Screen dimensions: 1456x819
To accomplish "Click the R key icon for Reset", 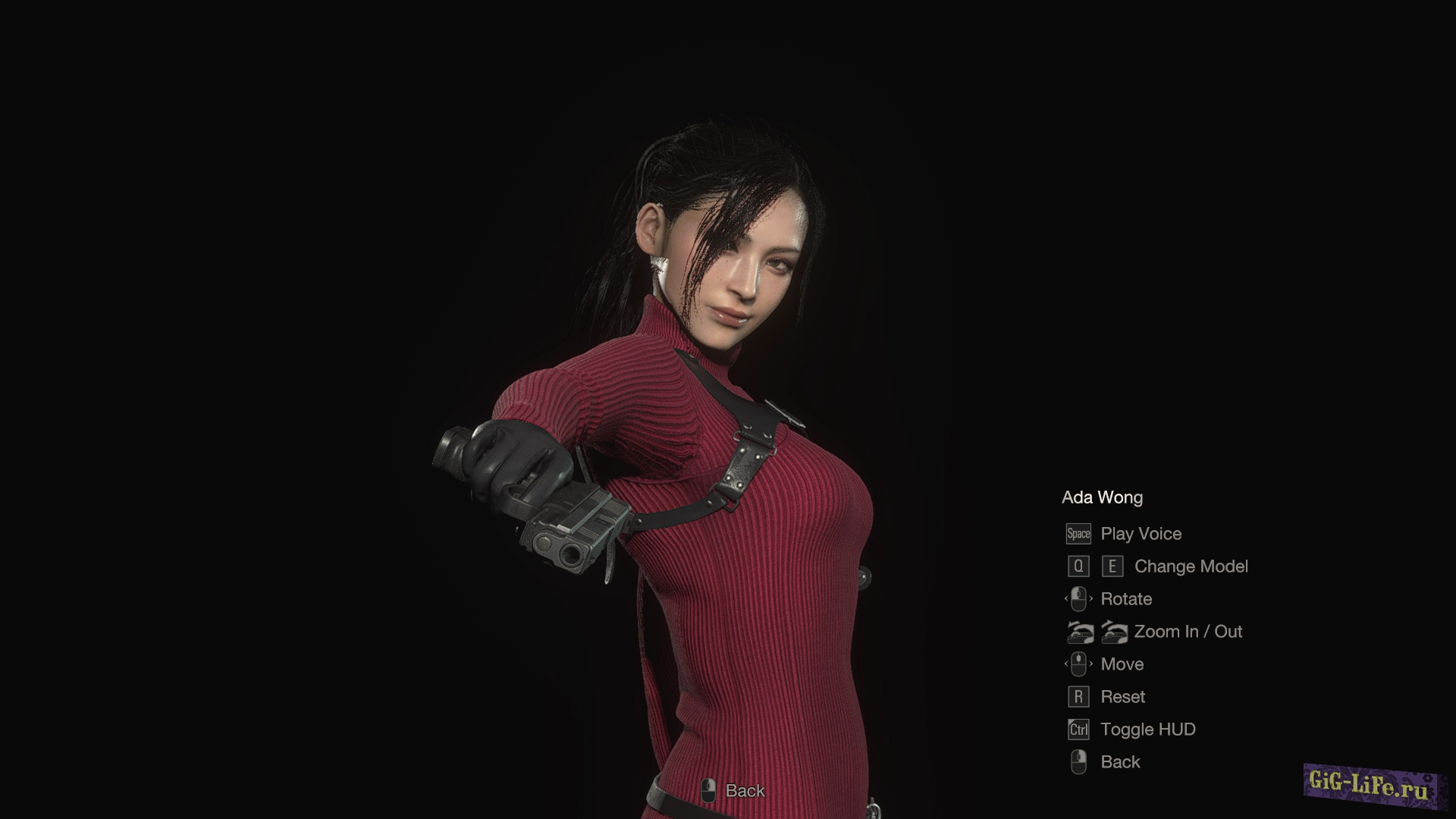I will (x=1078, y=696).
